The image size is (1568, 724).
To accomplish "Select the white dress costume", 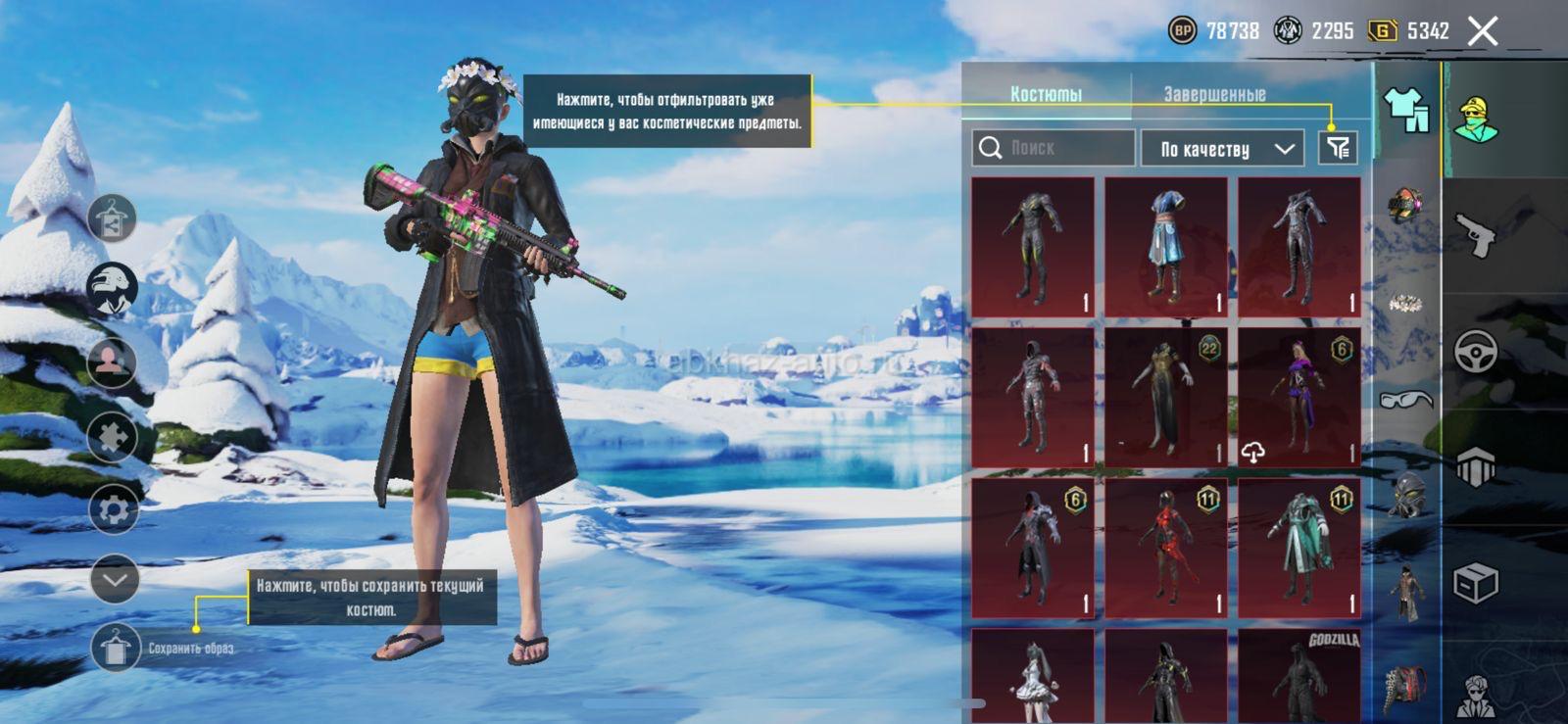I will 1032,676.
